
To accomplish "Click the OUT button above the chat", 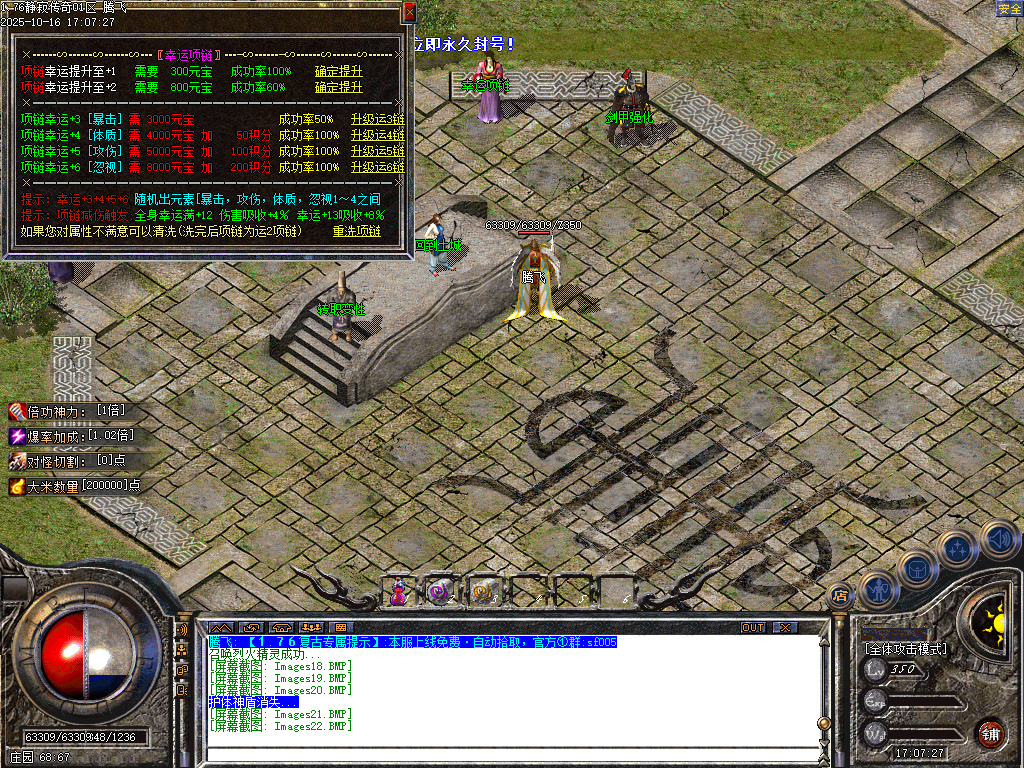I will click(753, 628).
